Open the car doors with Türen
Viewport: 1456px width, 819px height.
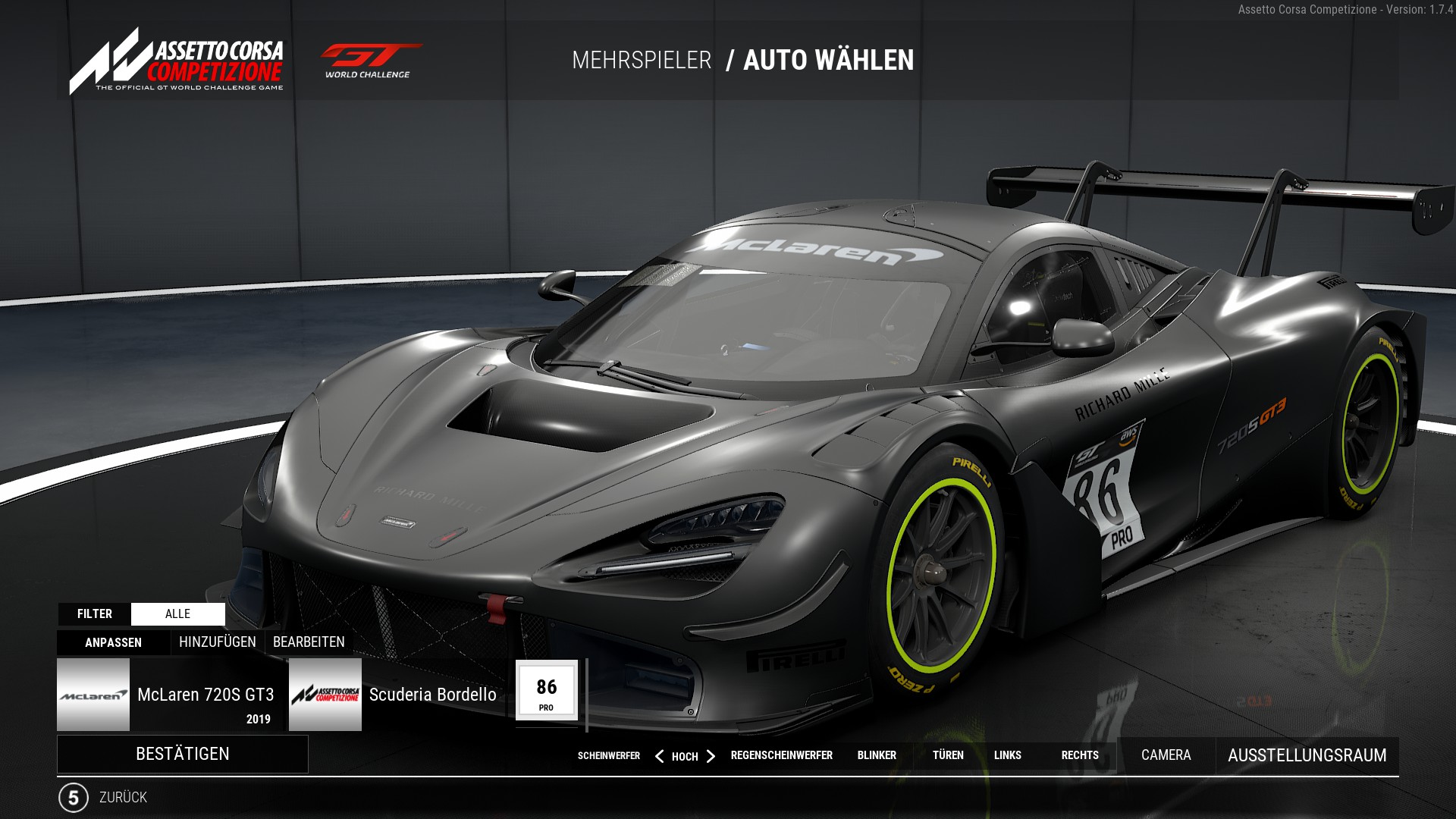point(948,755)
